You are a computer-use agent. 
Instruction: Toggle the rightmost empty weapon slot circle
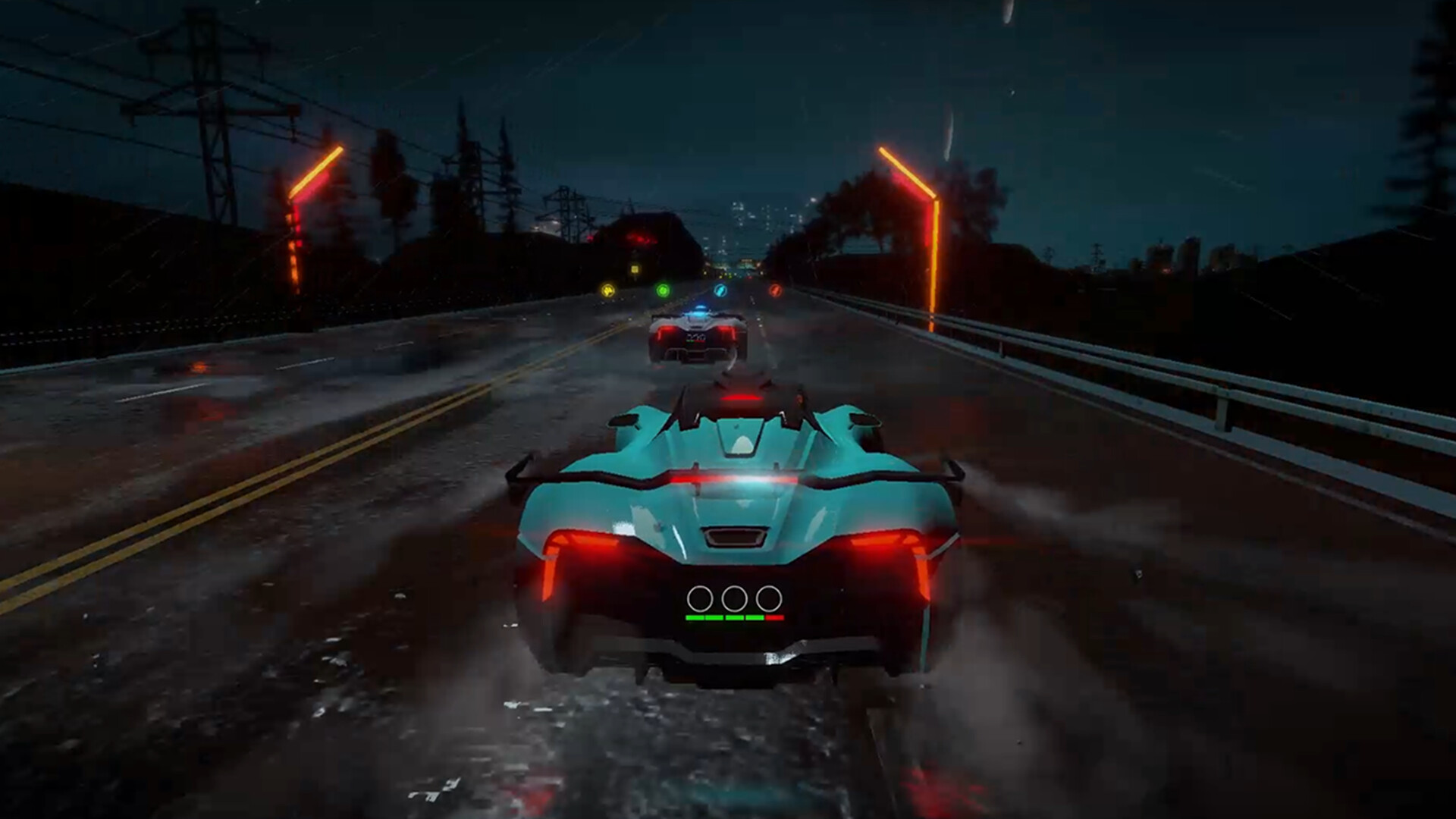pyautogui.click(x=768, y=598)
